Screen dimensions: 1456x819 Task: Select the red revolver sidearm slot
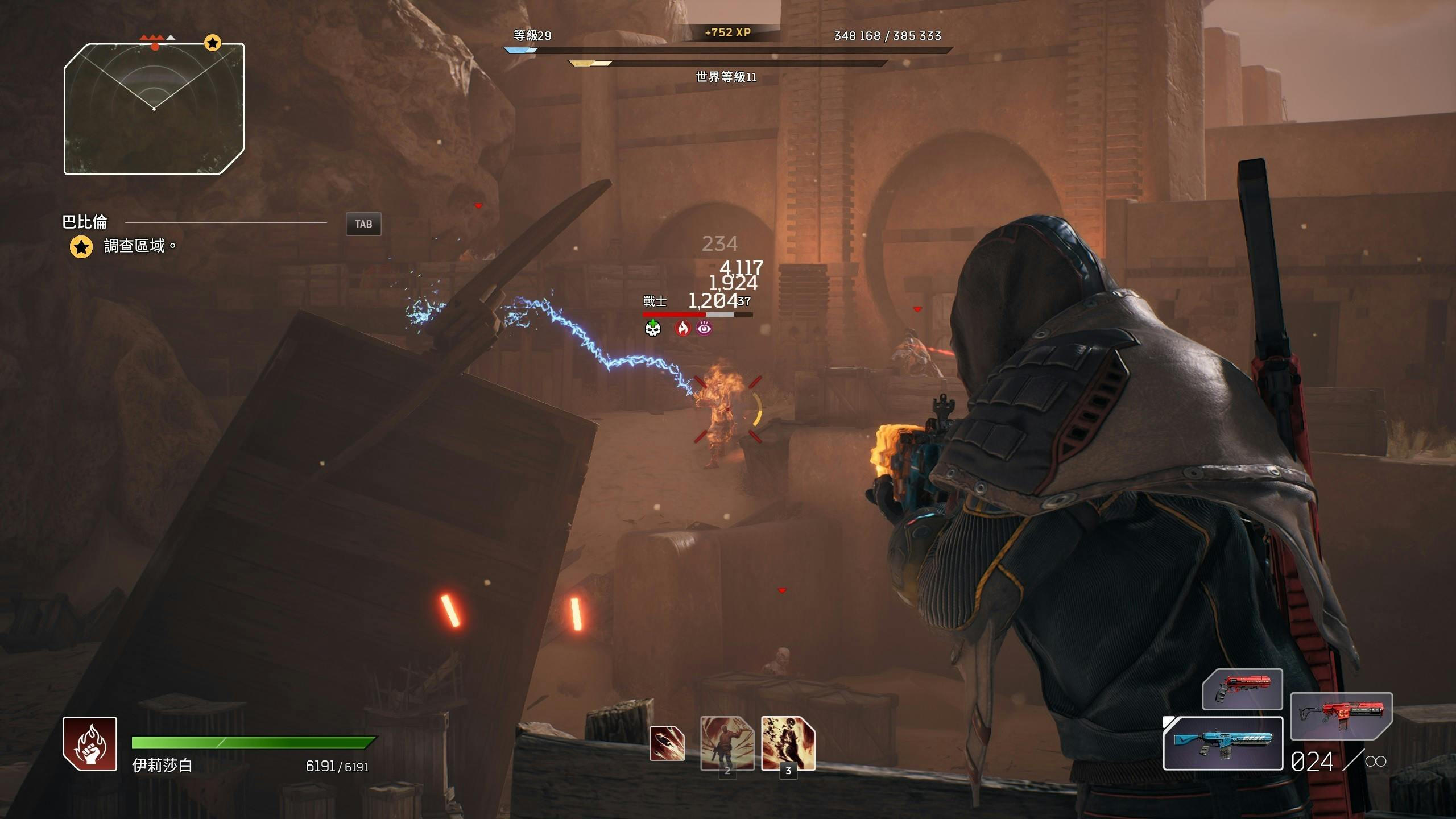(1242, 689)
